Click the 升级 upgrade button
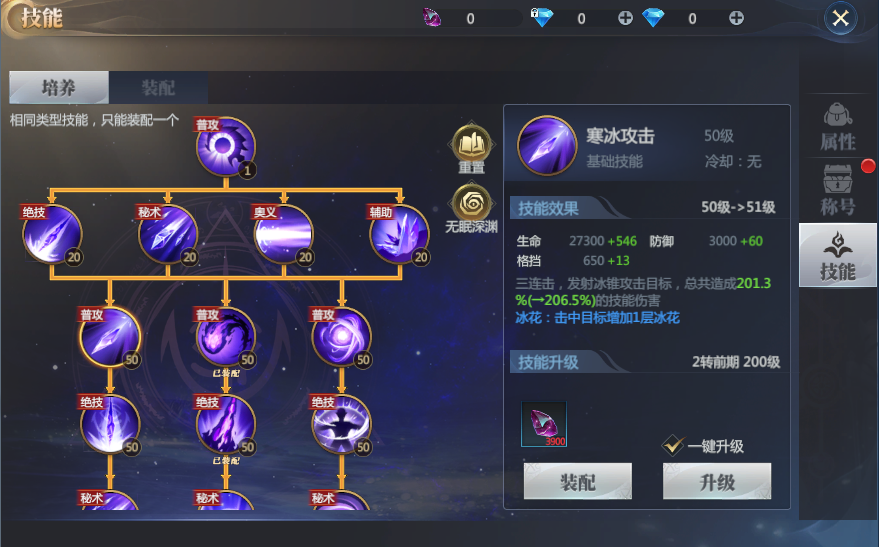This screenshot has width=879, height=547. [716, 482]
